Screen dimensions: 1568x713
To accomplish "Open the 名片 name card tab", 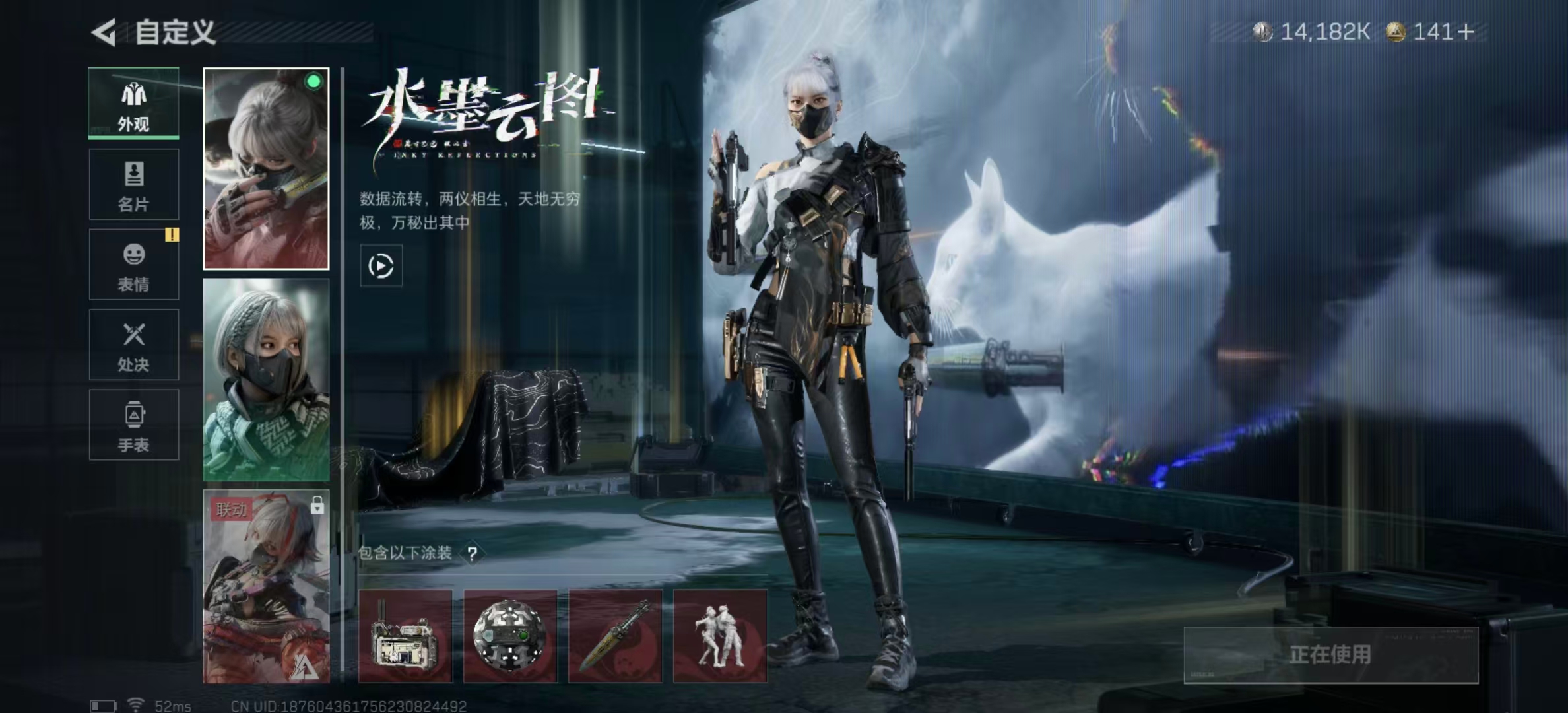I will tap(134, 184).
